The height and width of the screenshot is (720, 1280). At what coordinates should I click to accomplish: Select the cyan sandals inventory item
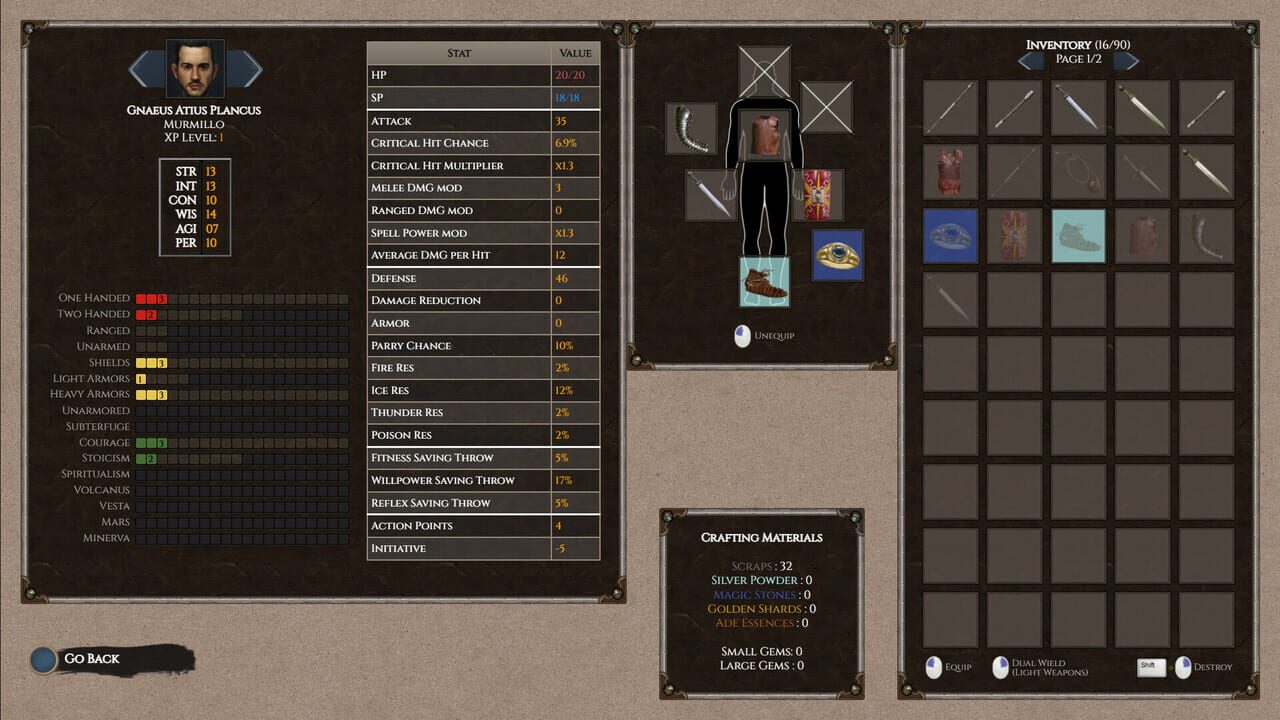click(1078, 237)
